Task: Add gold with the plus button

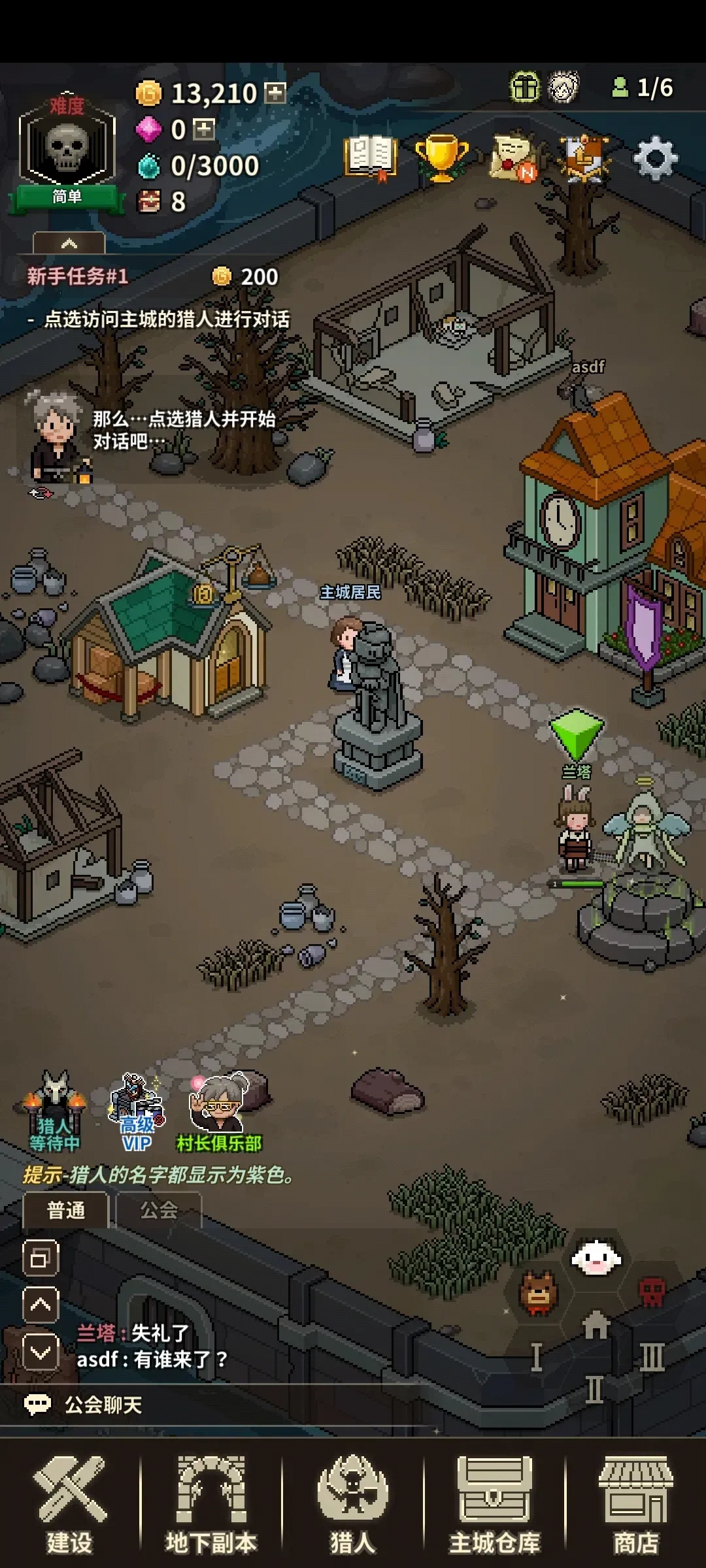Action: tap(275, 93)
